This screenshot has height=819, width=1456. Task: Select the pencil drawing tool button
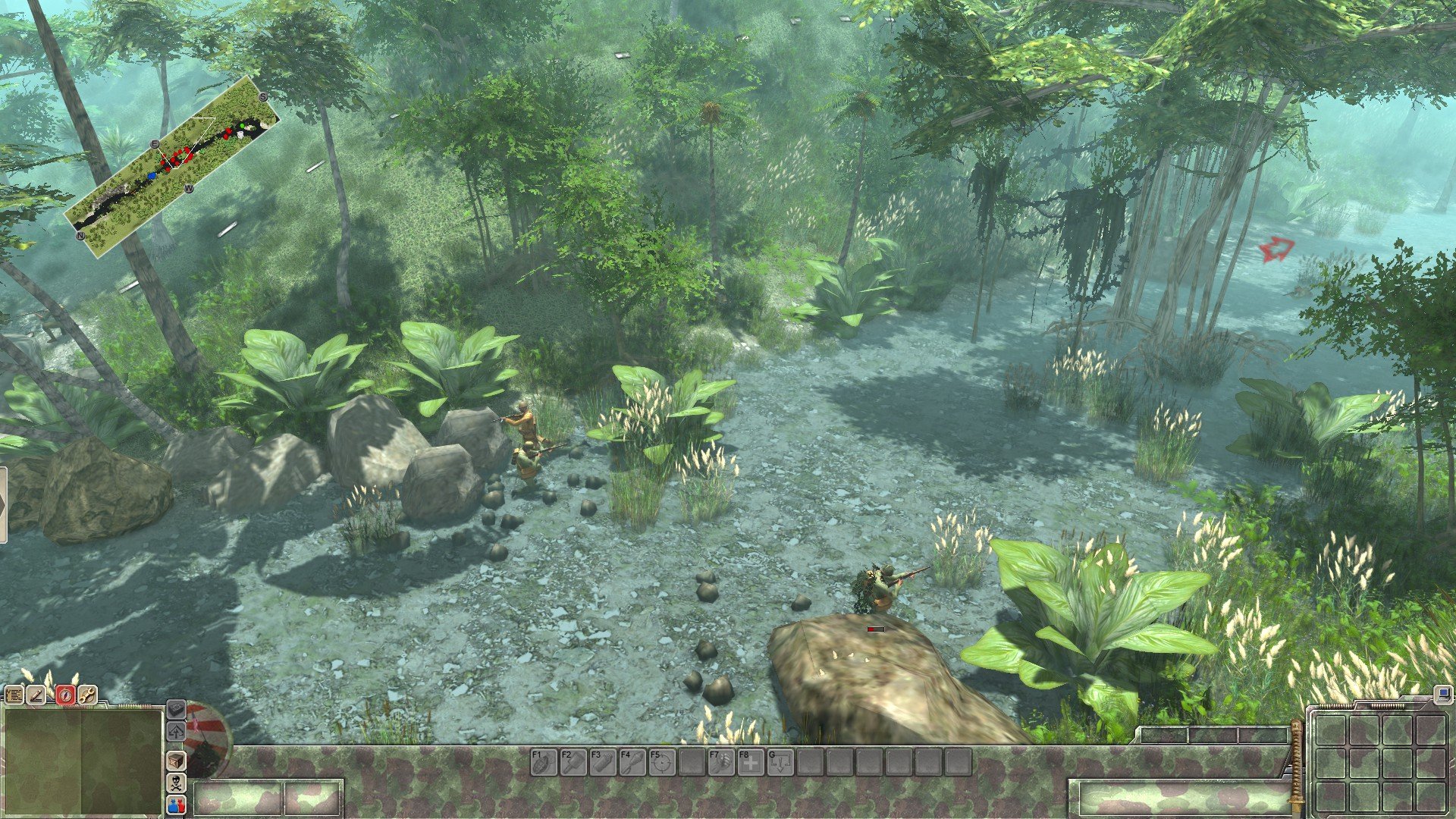click(x=37, y=695)
